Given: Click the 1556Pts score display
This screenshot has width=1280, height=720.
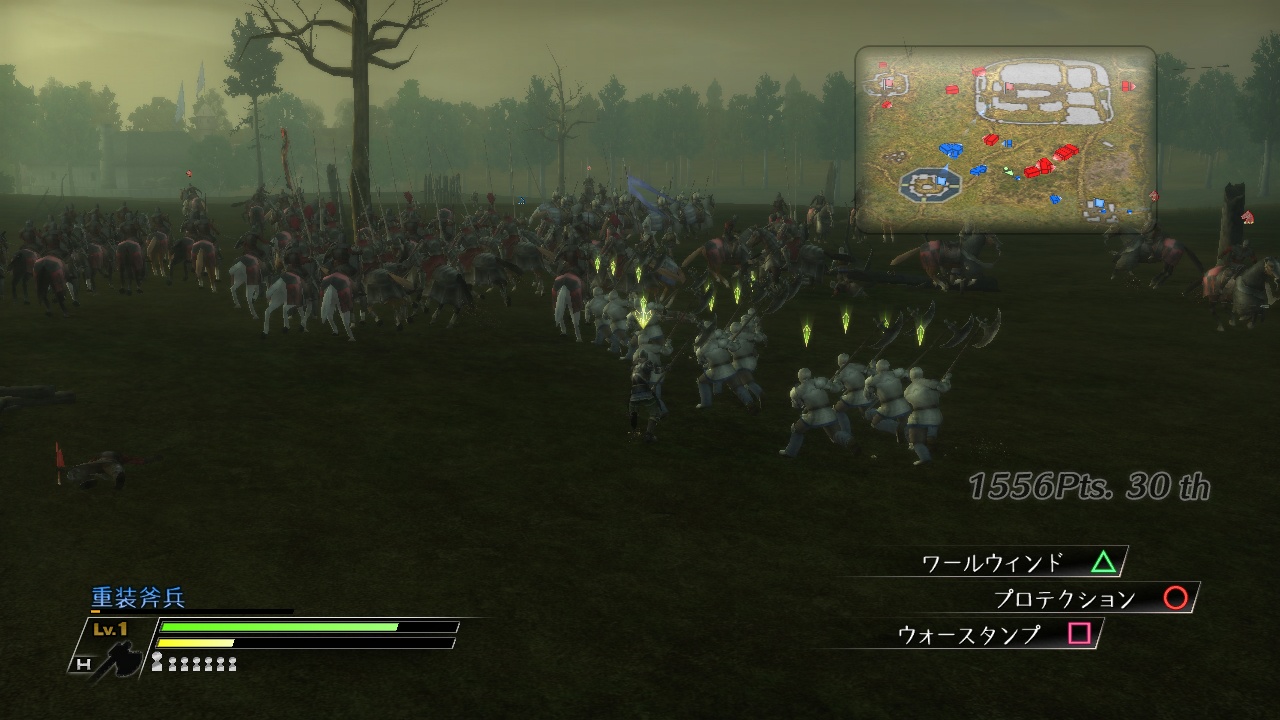Looking at the screenshot, I should click(x=1030, y=485).
